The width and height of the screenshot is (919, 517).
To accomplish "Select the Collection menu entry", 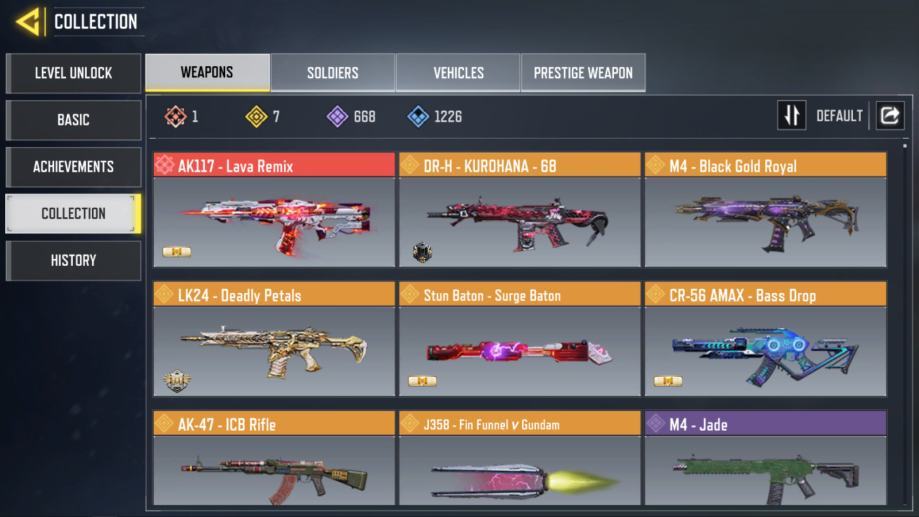I will pos(73,213).
